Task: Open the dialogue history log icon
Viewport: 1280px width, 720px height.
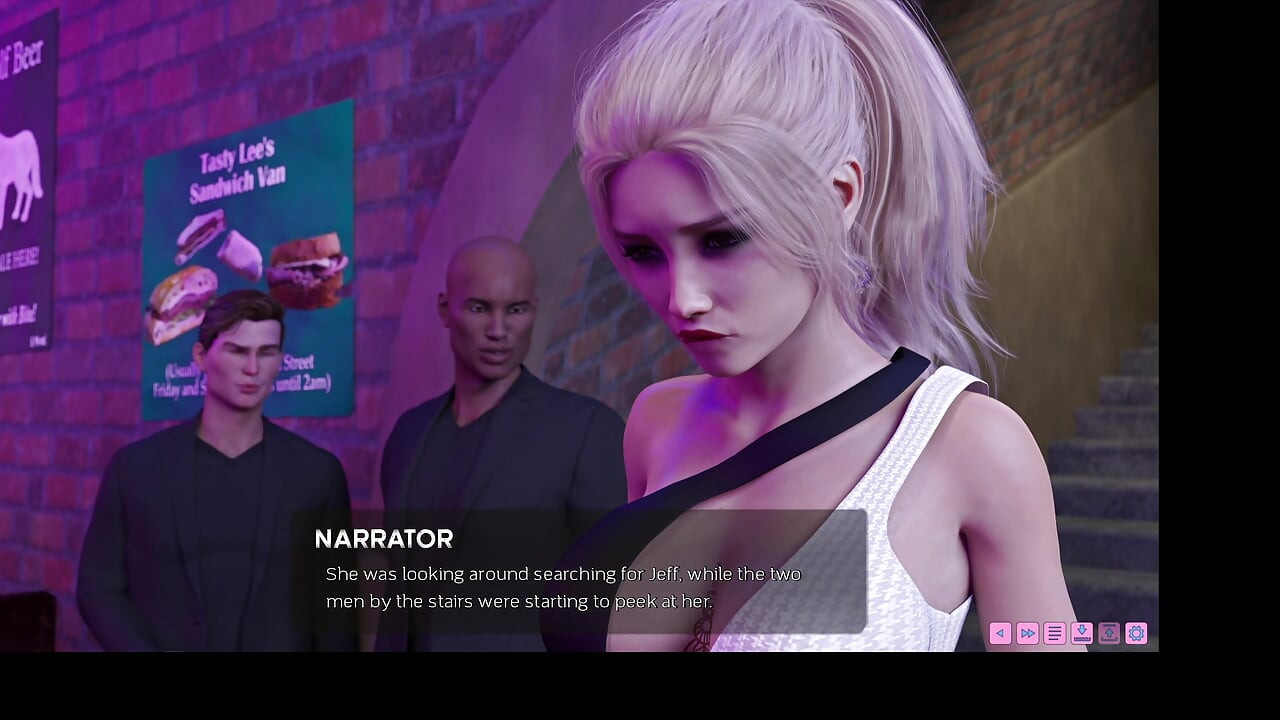Action: click(1054, 633)
